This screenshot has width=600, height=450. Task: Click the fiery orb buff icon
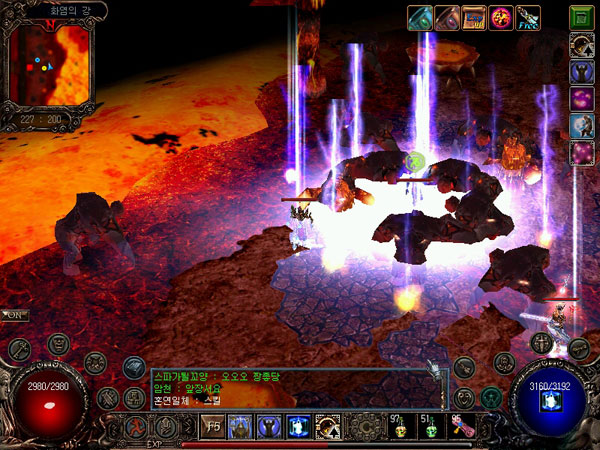501,16
